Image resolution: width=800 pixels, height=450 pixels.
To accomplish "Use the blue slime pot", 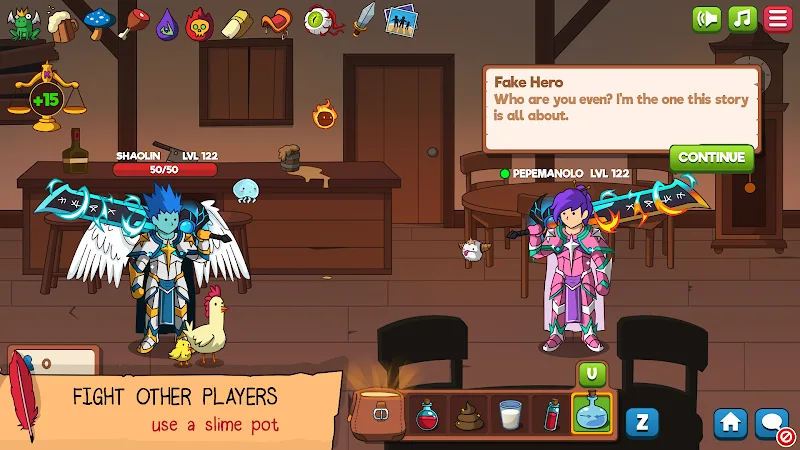I will tap(592, 413).
